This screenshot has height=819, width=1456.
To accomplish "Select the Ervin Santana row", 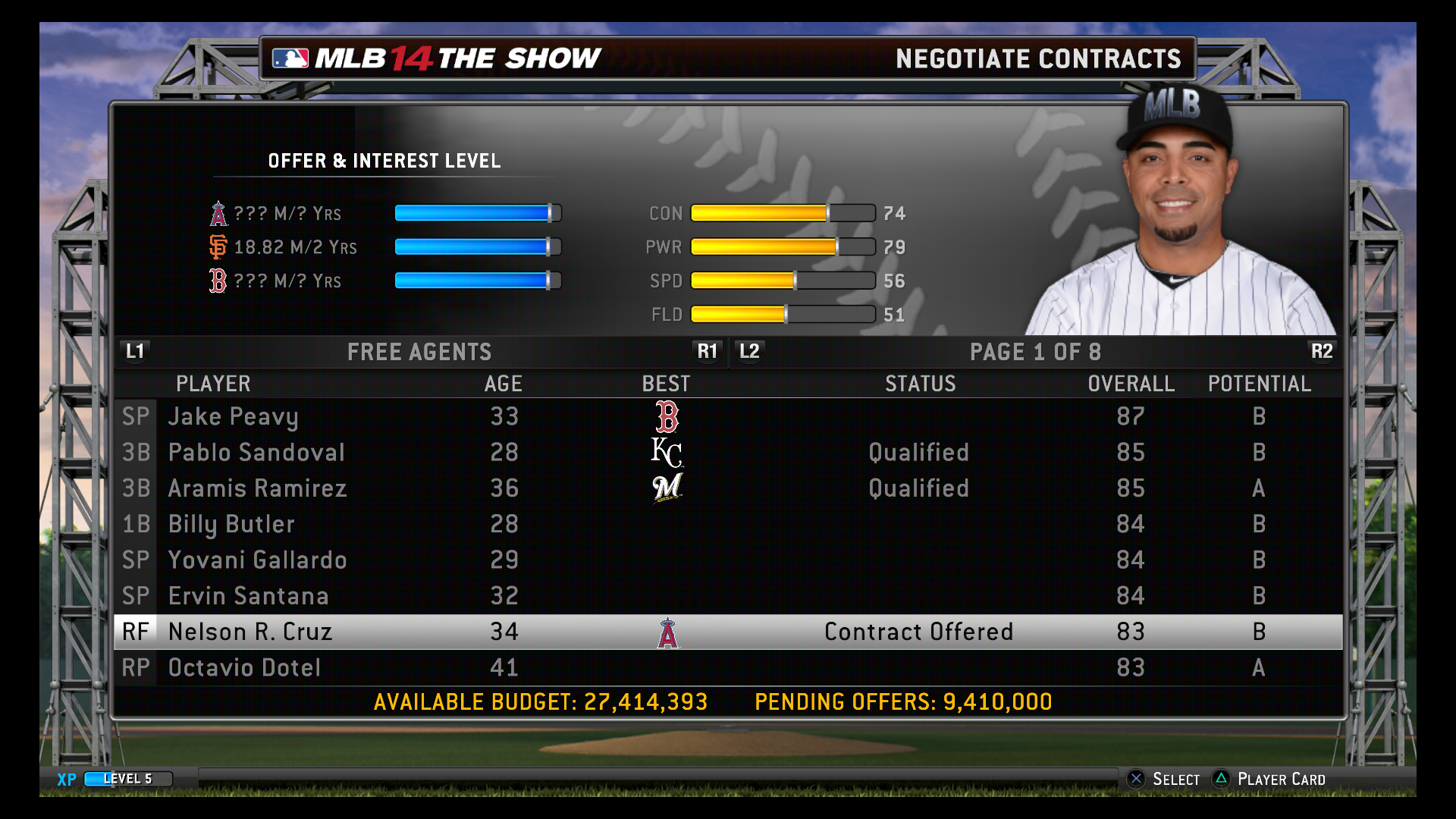I will [248, 596].
